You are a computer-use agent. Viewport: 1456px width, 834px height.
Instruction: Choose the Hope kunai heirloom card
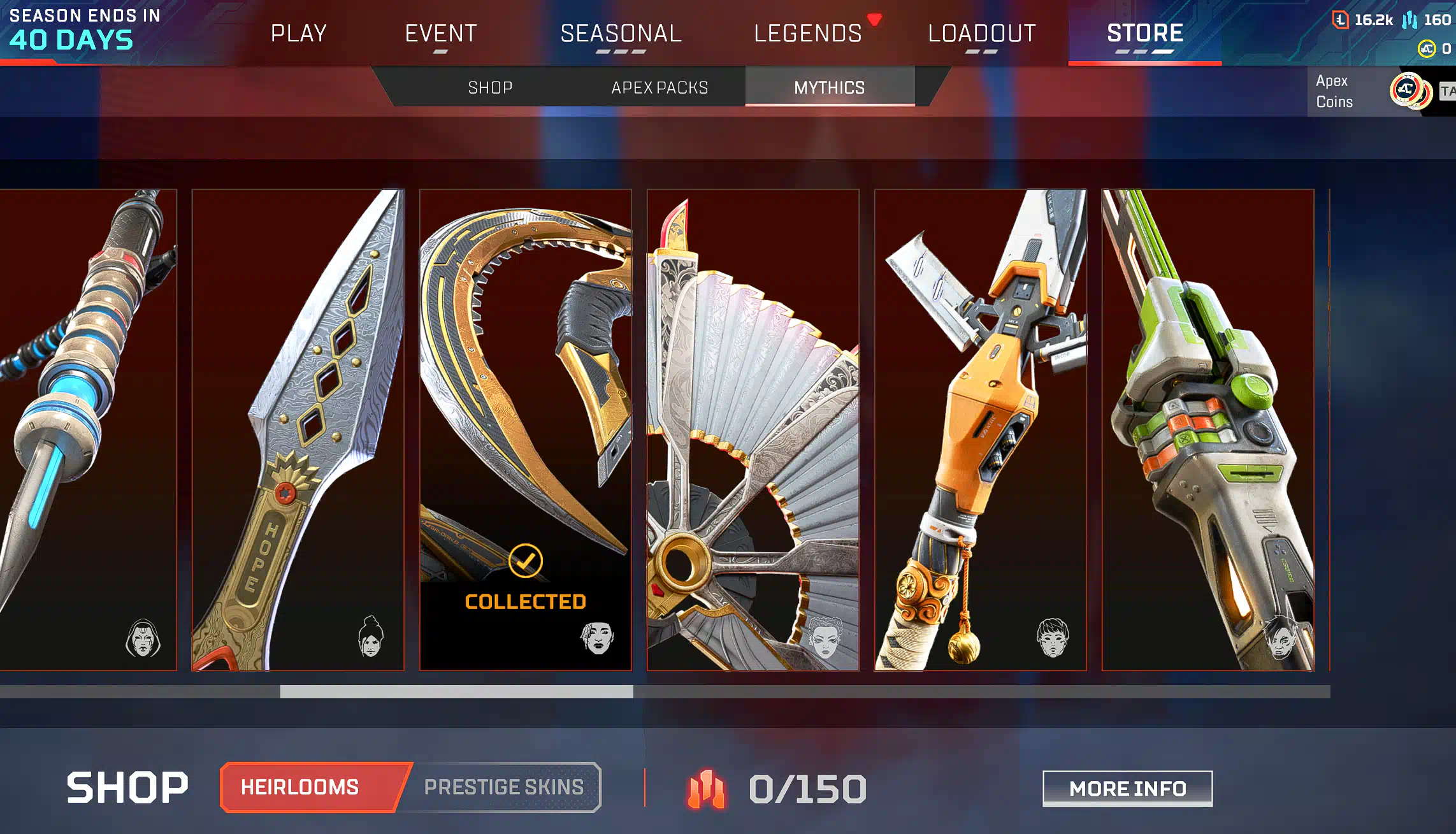point(298,429)
